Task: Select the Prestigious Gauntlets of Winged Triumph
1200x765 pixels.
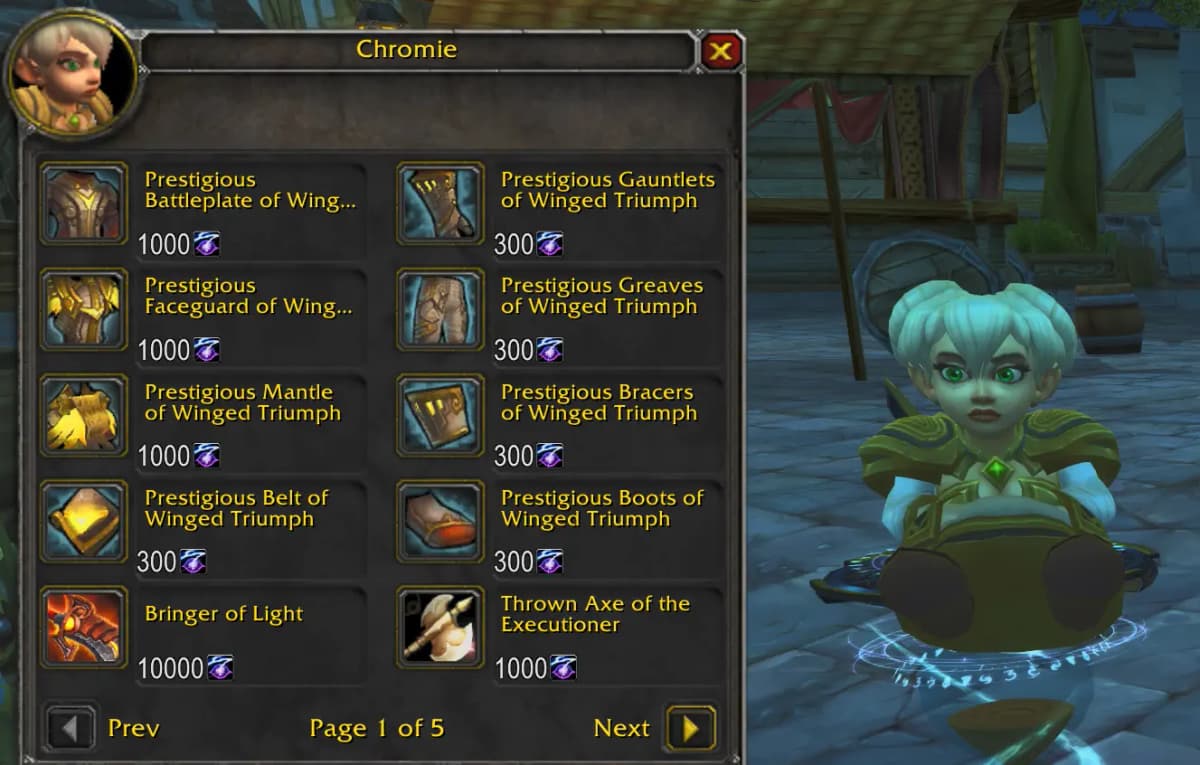Action: [x=440, y=204]
